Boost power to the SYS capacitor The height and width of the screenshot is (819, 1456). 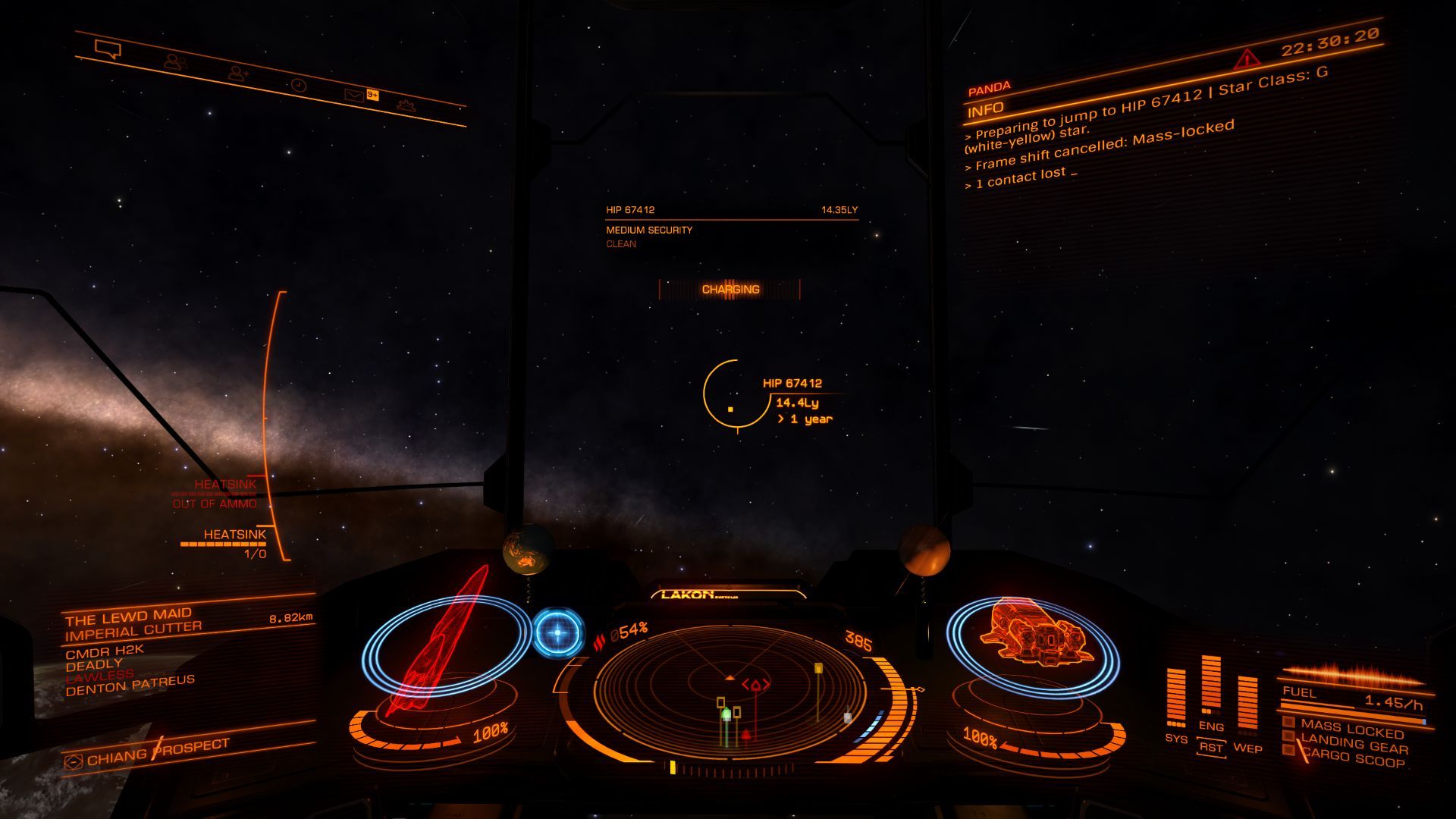(x=1176, y=699)
